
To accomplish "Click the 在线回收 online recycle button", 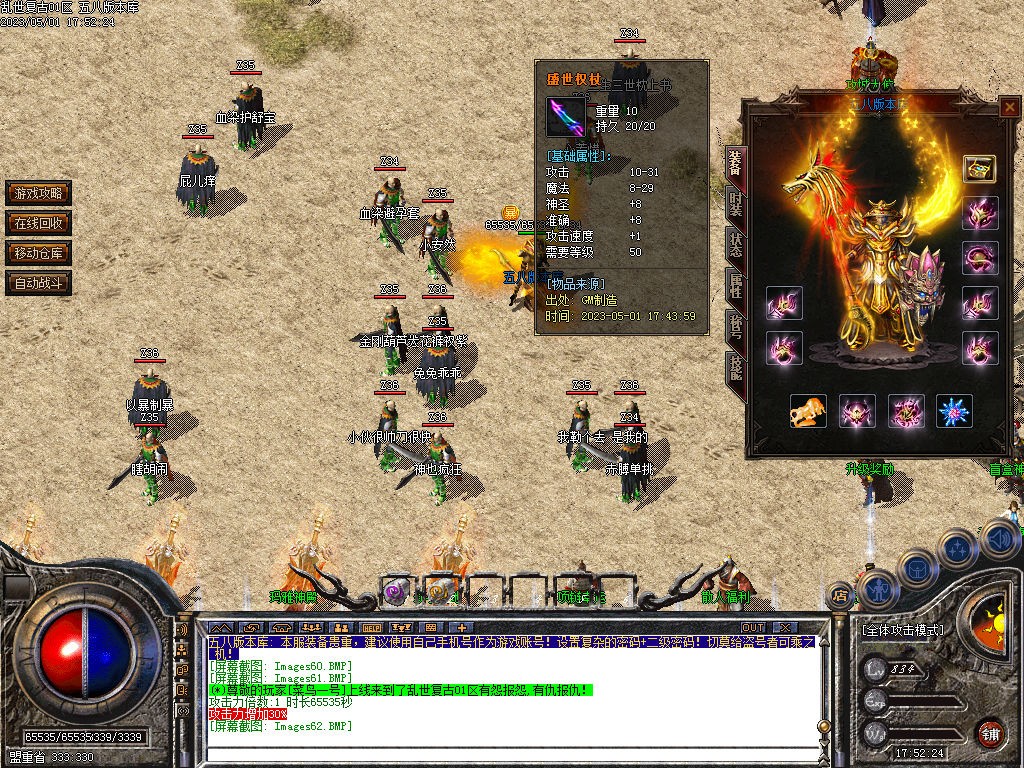I will click(38, 223).
